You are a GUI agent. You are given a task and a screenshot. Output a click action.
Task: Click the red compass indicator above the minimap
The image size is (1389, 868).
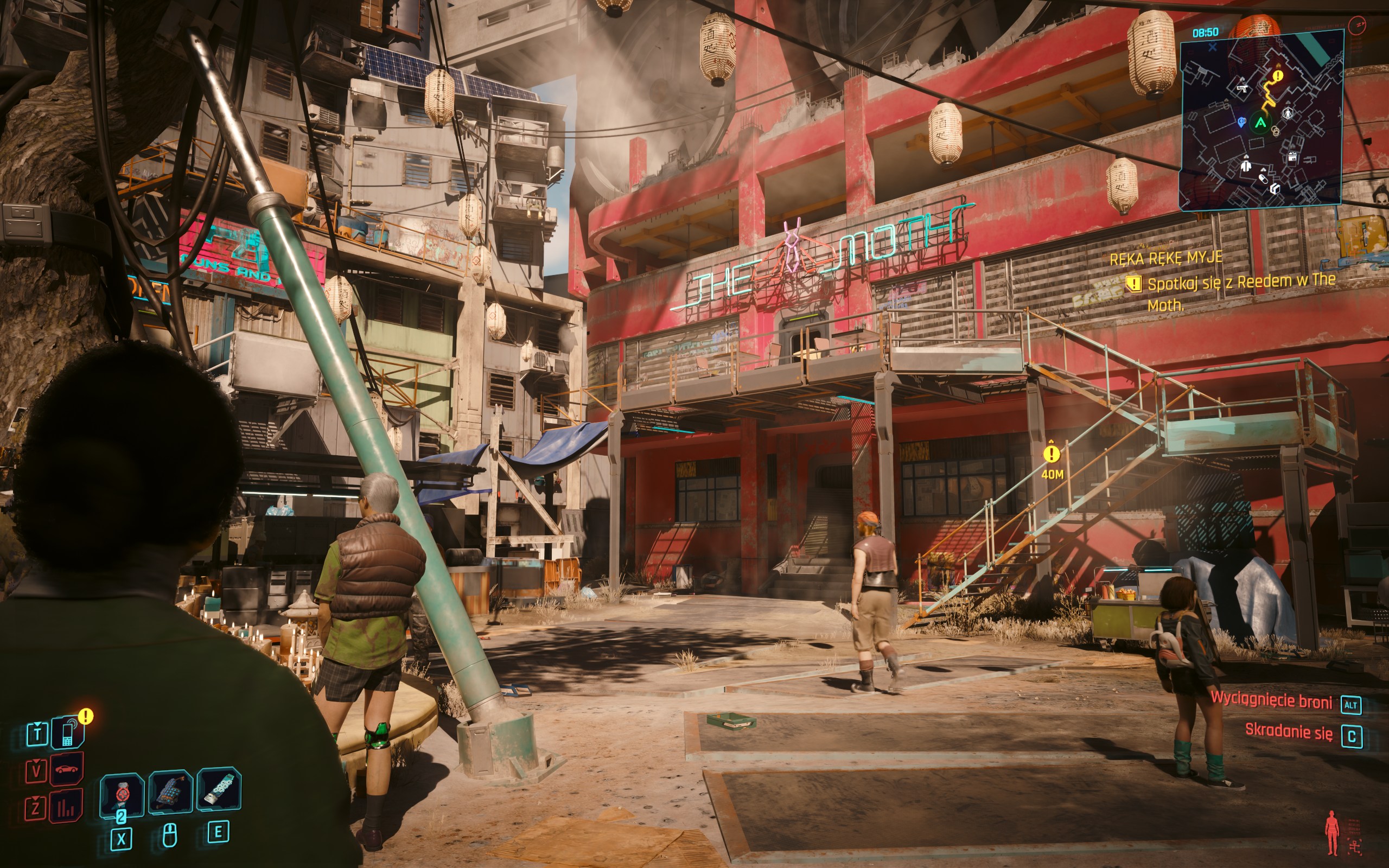pyautogui.click(x=1358, y=25)
